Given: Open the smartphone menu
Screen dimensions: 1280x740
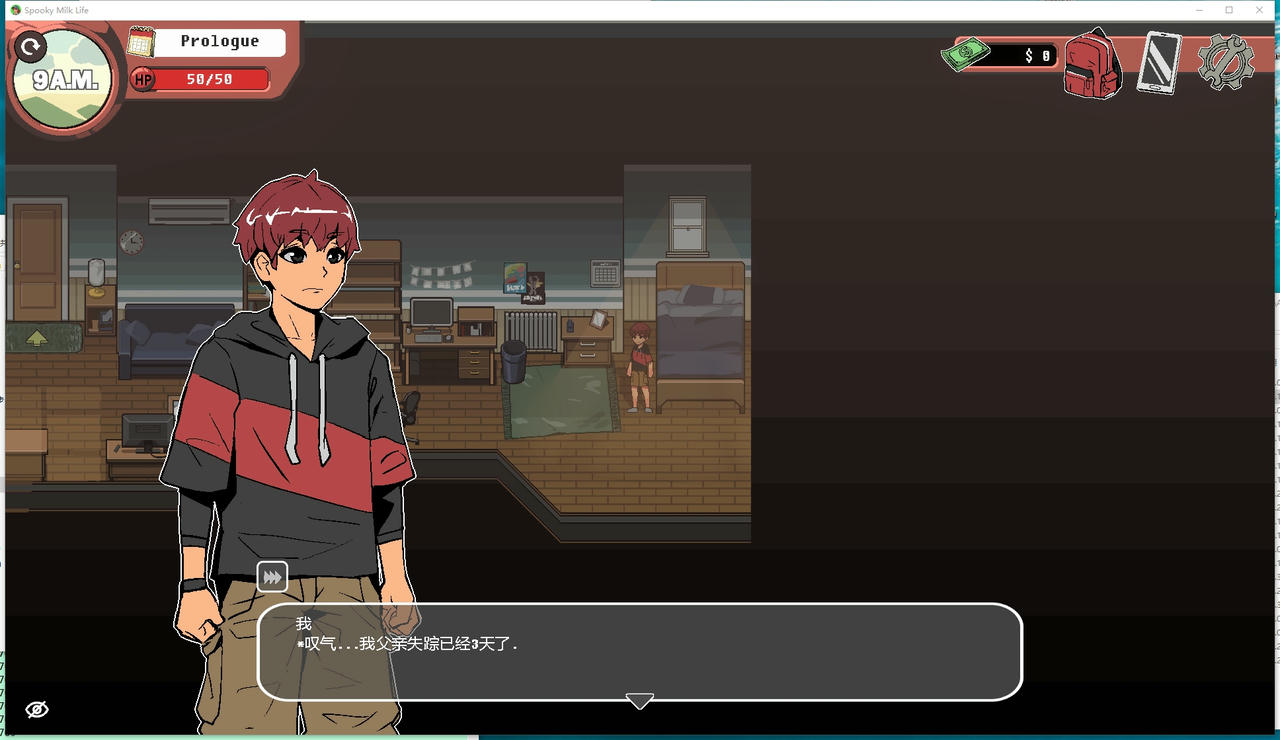Looking at the screenshot, I should click(1159, 63).
